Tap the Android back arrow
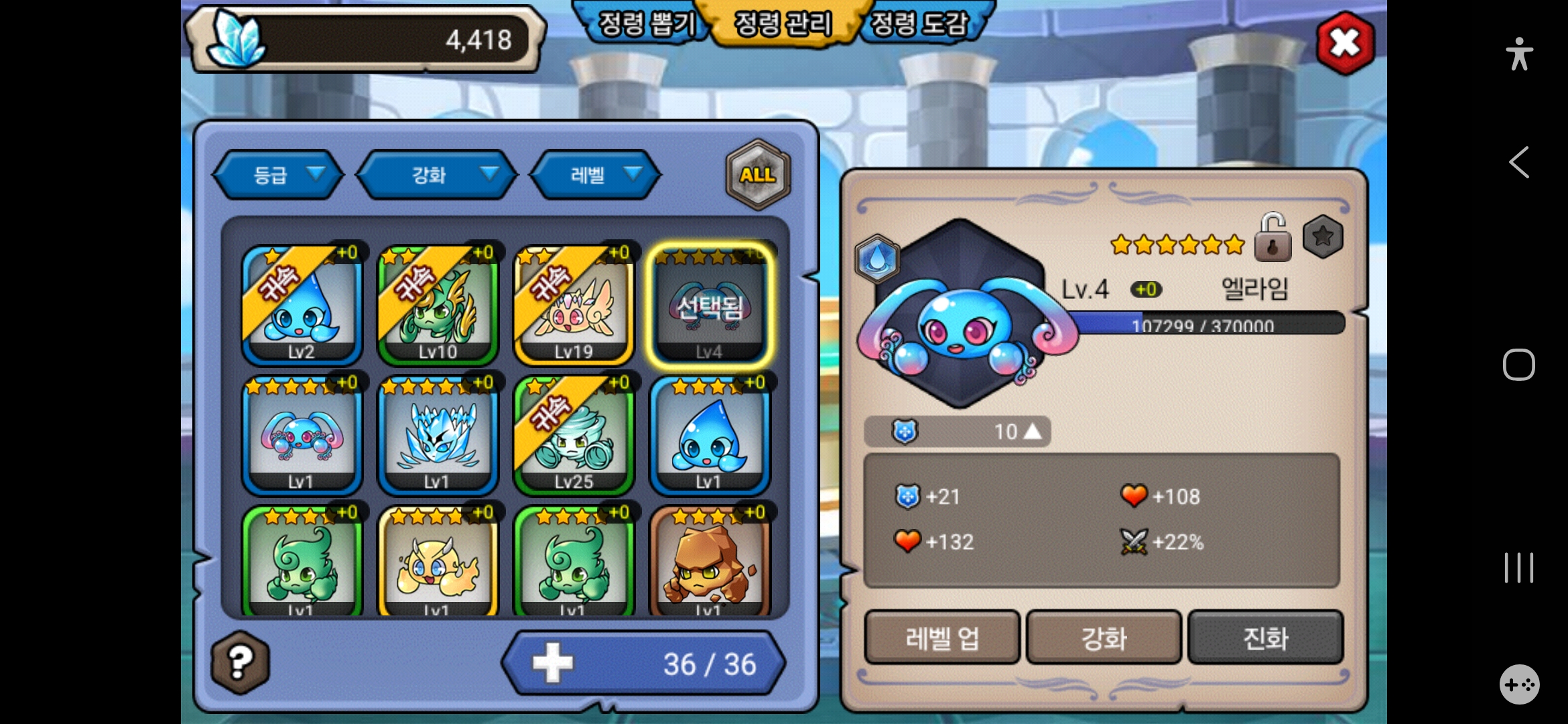The height and width of the screenshot is (724, 1568). [x=1519, y=162]
